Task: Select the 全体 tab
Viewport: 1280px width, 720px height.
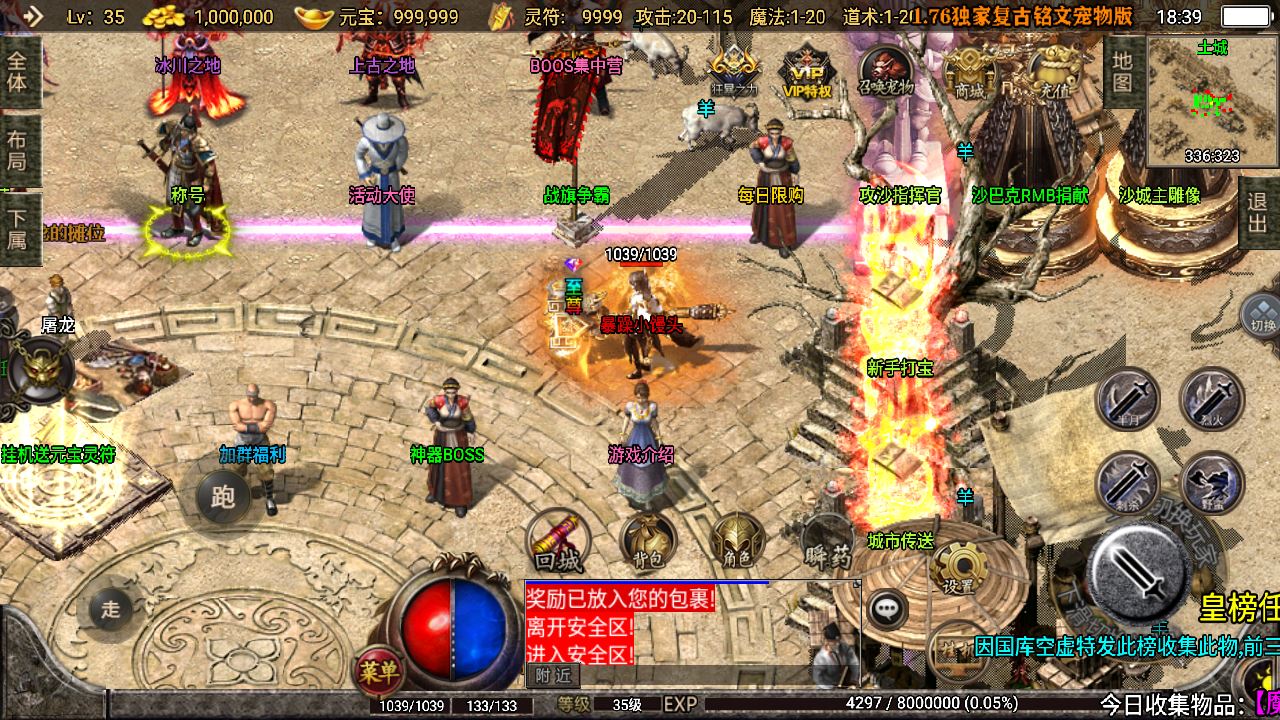Action: tap(18, 70)
